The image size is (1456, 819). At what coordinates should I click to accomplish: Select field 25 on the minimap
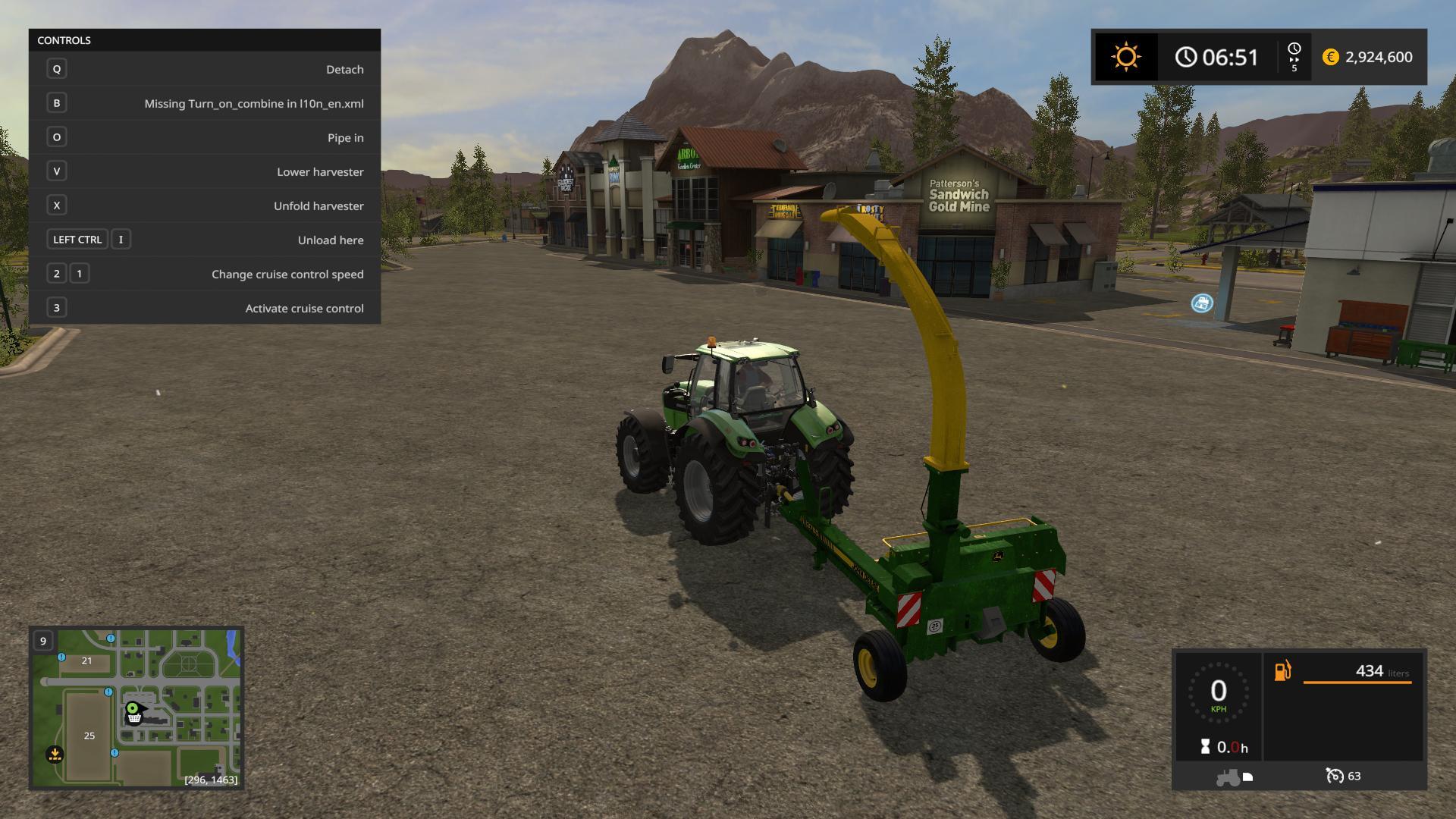pos(89,736)
